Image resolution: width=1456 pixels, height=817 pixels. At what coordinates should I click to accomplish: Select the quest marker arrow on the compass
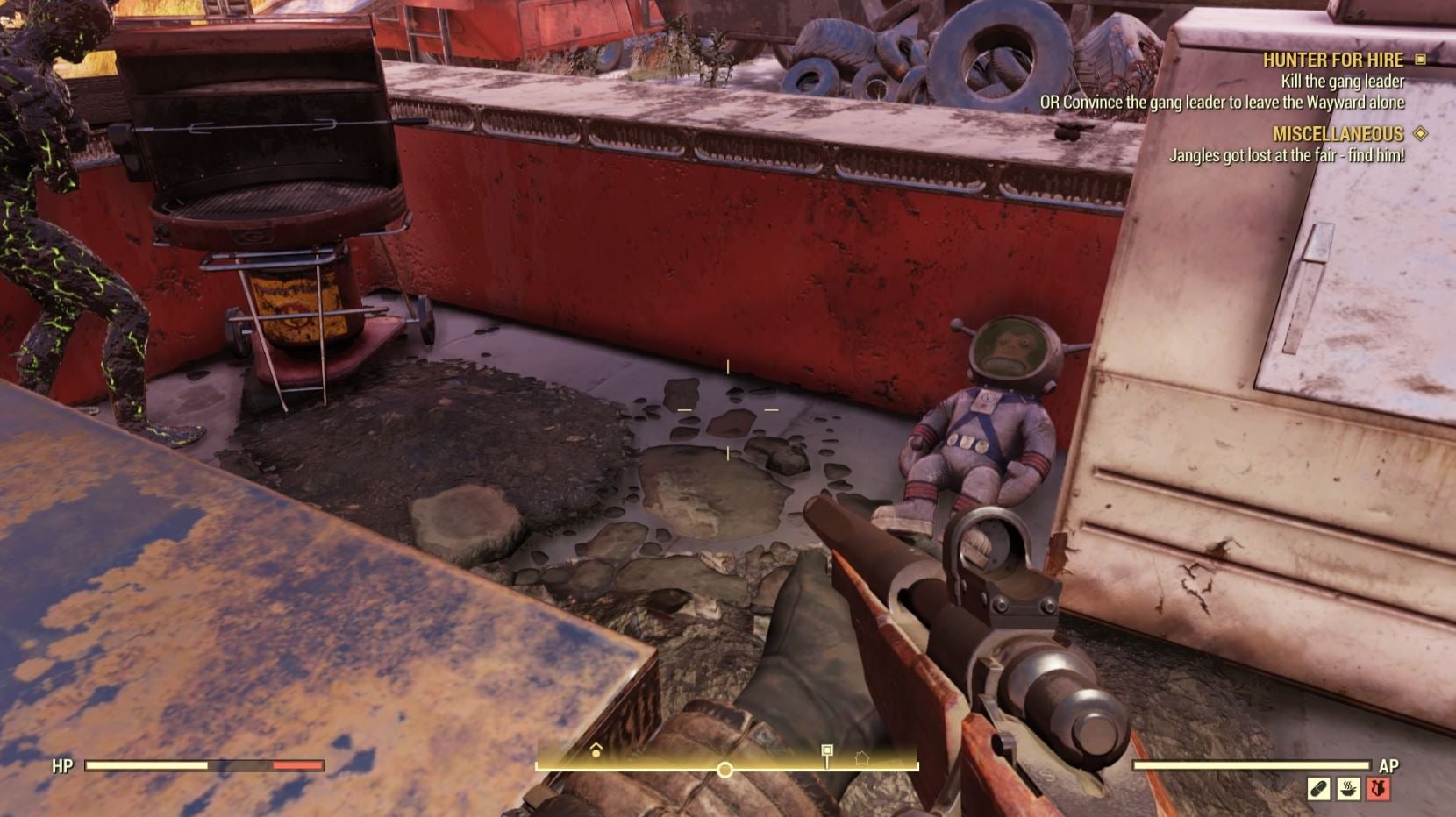tap(596, 750)
